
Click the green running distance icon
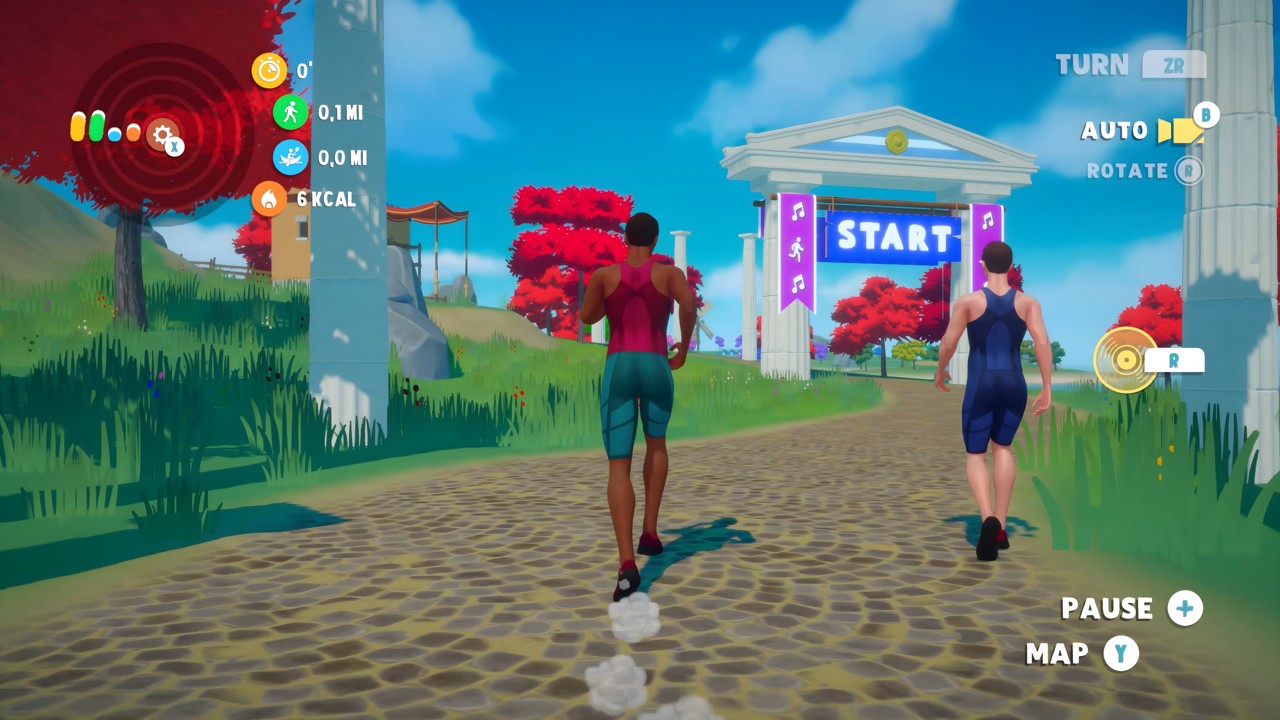pos(289,113)
